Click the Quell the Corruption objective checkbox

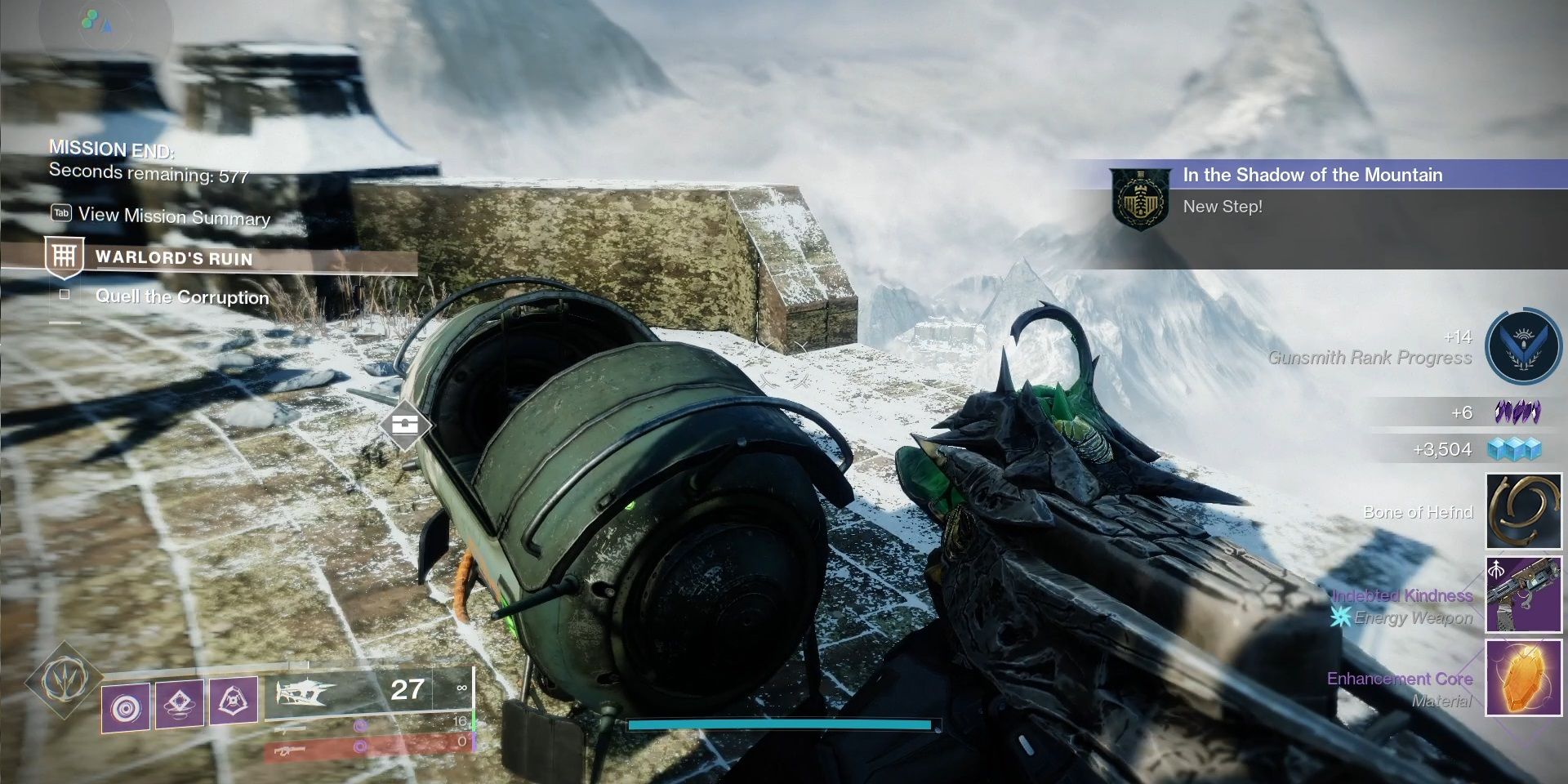[65, 295]
